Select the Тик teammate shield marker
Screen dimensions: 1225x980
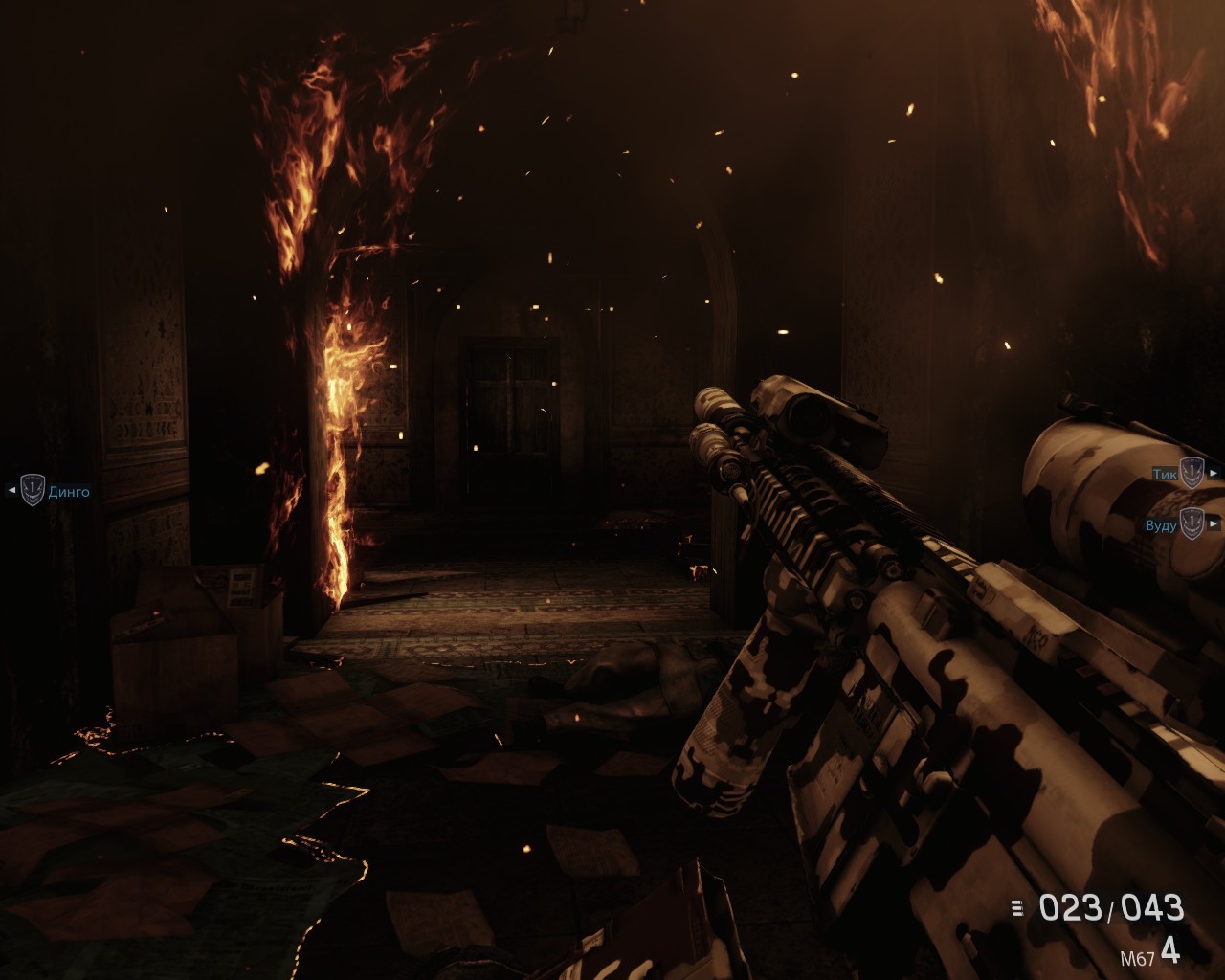(x=1191, y=473)
